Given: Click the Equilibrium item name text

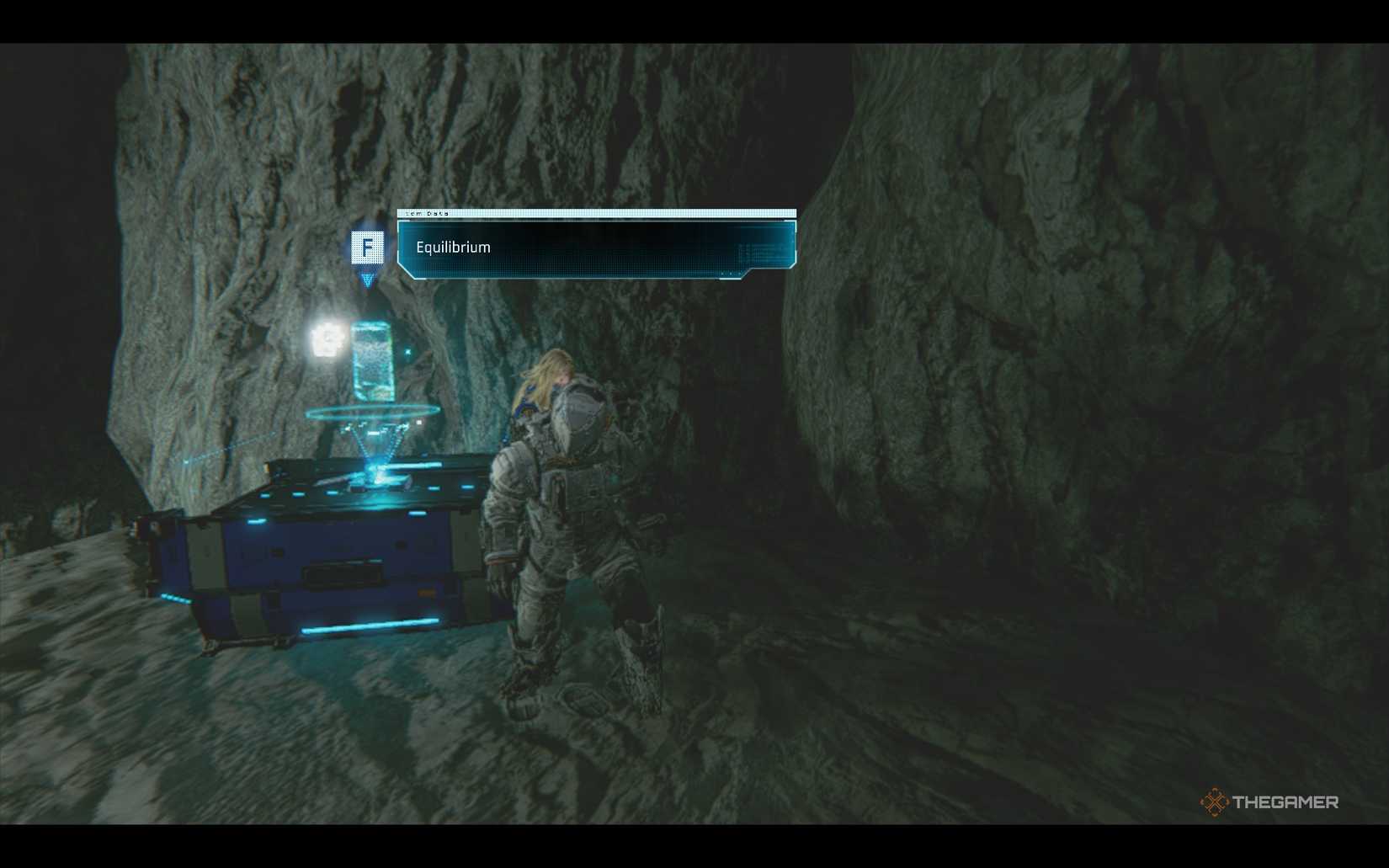Looking at the screenshot, I should [453, 248].
